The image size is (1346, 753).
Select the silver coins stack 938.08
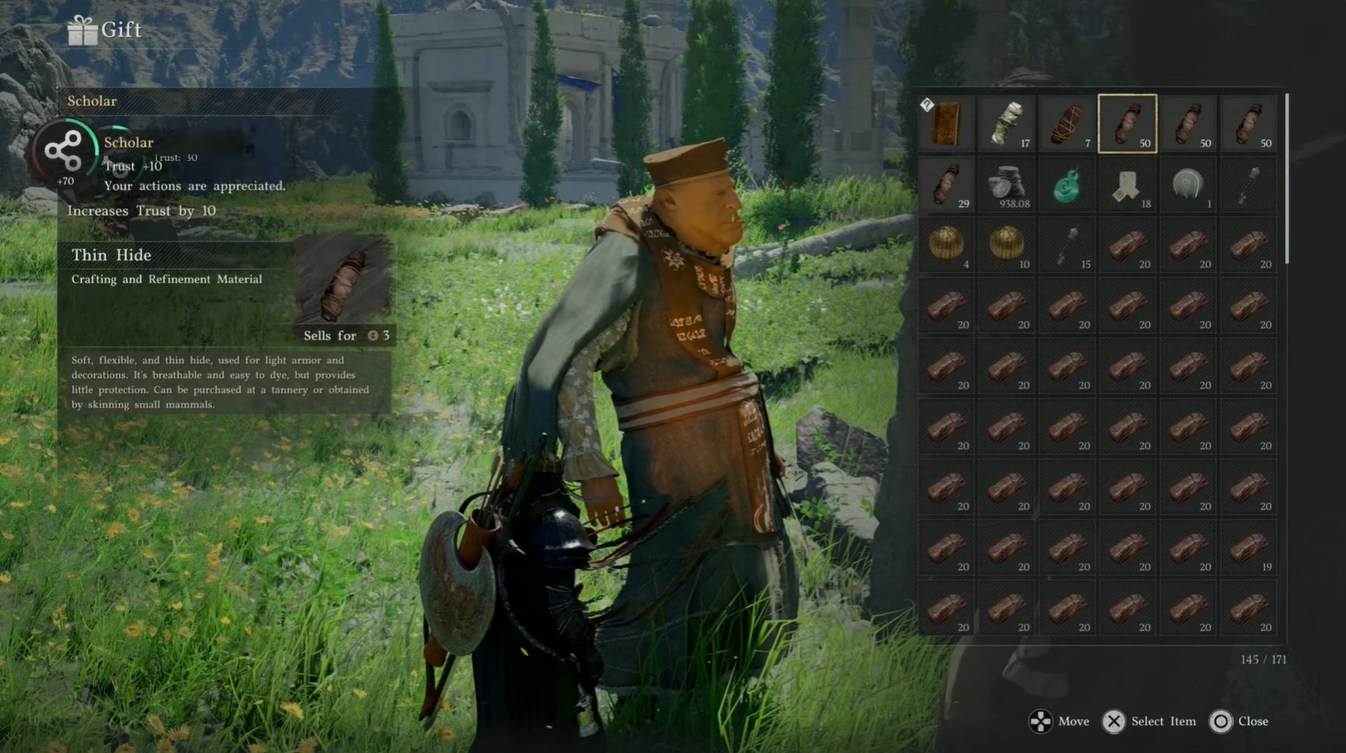[x=1007, y=185]
